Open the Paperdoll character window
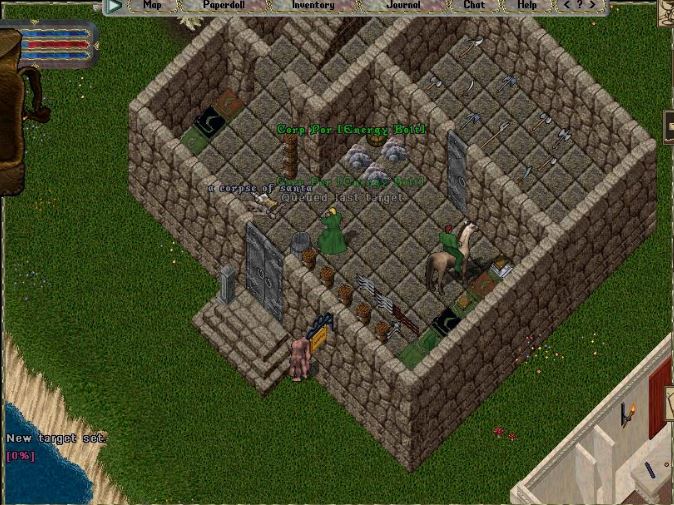674x505 pixels. [x=224, y=5]
